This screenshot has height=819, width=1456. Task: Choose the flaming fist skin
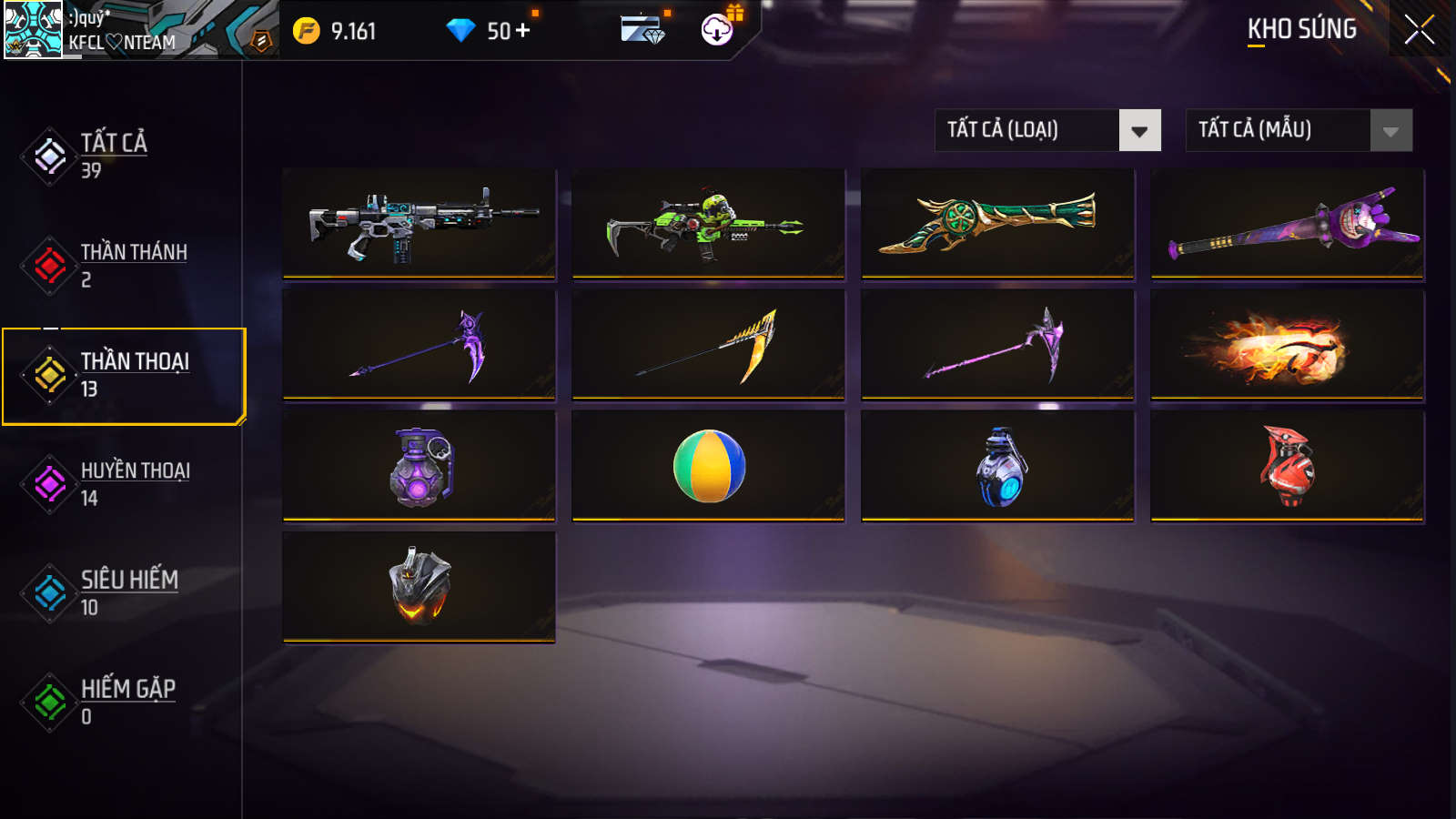(1288, 344)
